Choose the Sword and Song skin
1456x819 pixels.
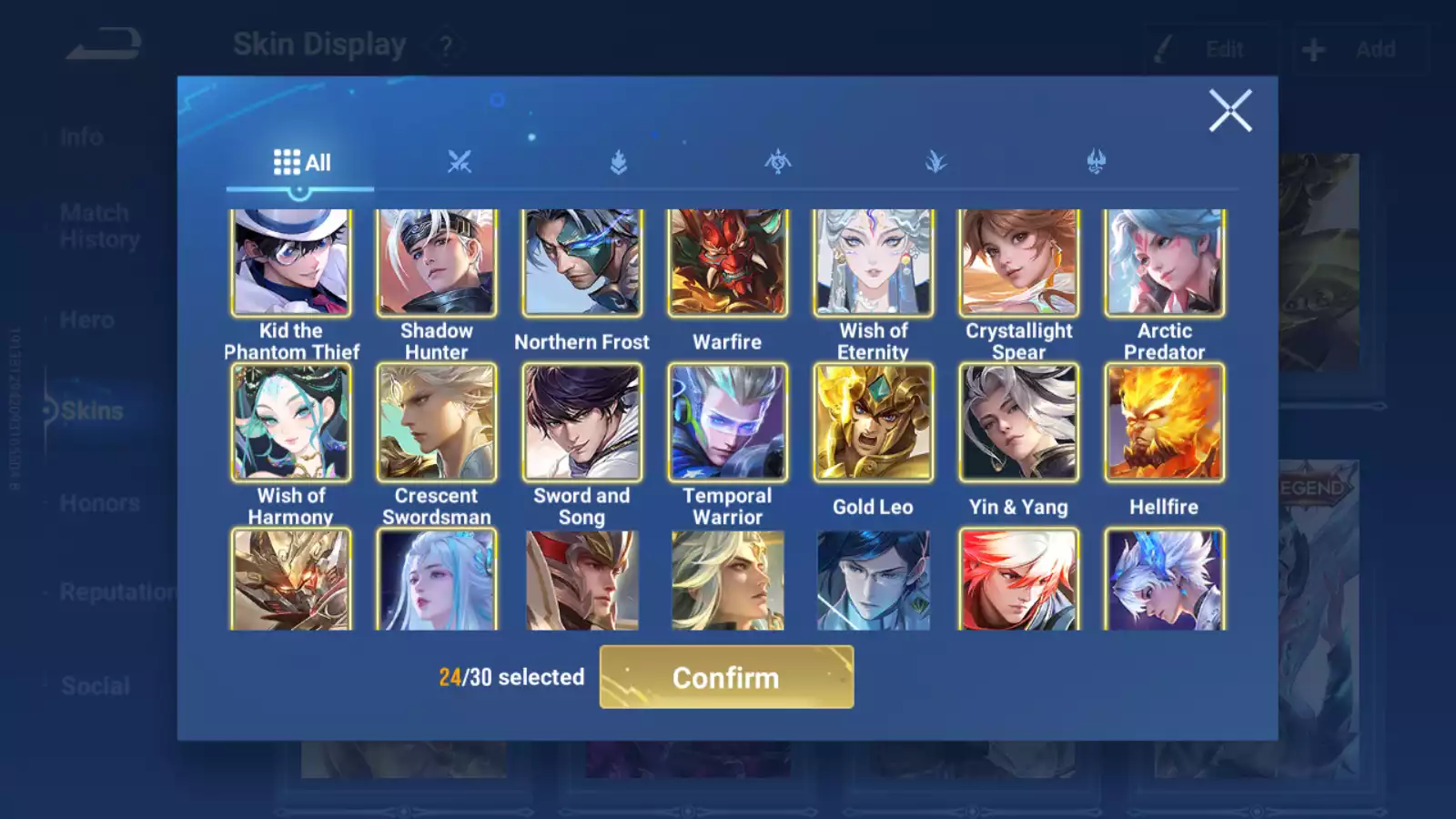tap(582, 422)
